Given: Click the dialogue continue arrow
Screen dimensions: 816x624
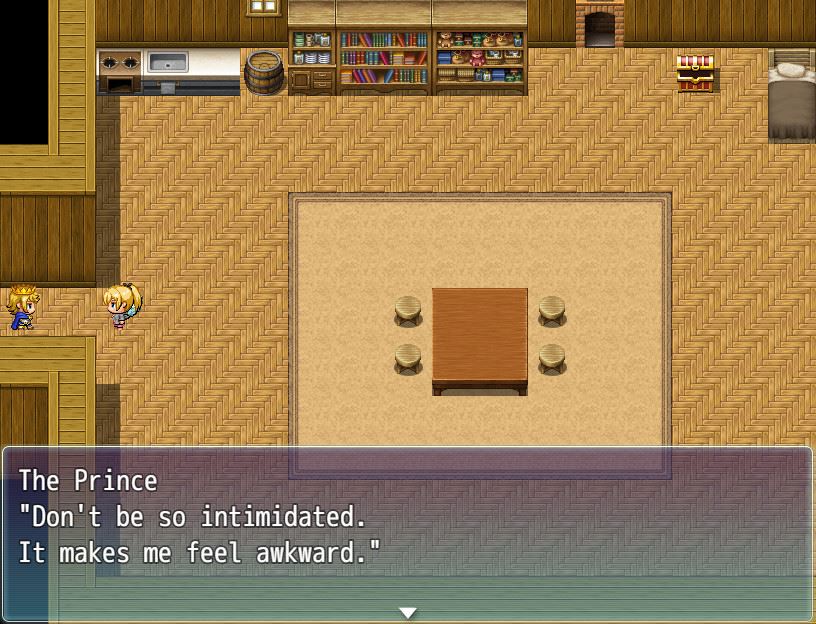Looking at the screenshot, I should [x=407, y=612].
